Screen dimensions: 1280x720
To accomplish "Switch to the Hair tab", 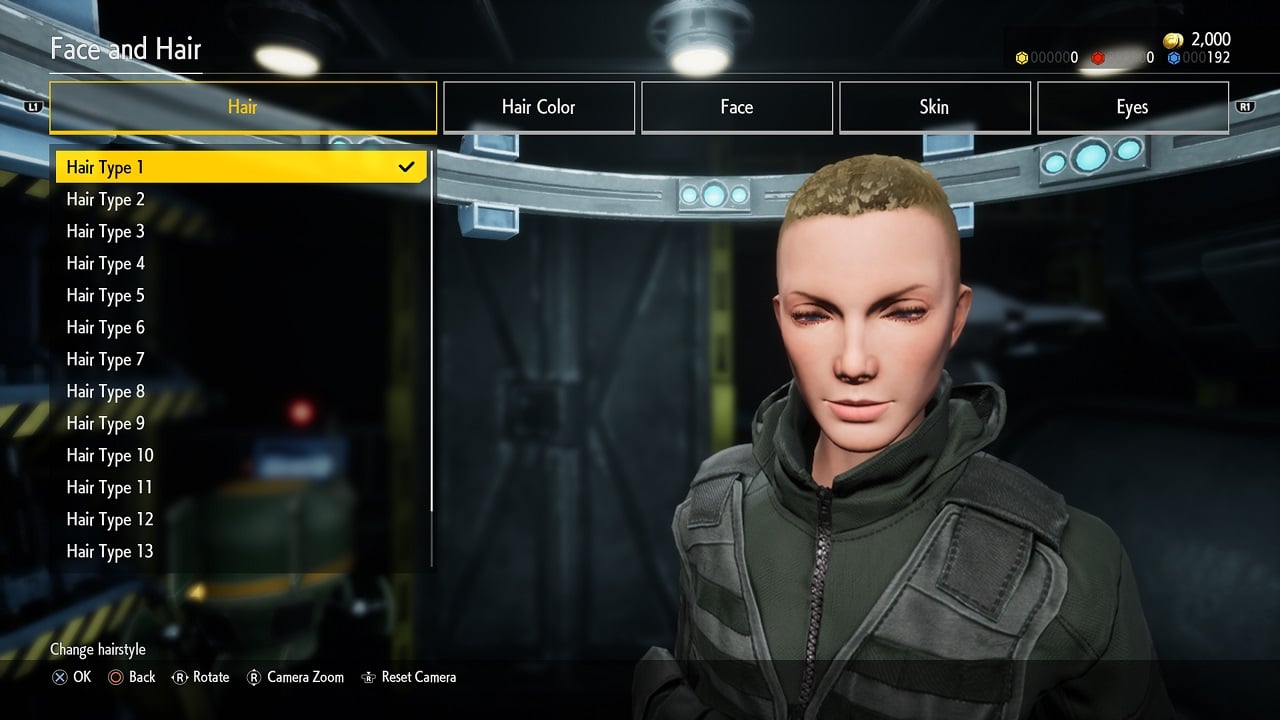I will click(x=243, y=107).
